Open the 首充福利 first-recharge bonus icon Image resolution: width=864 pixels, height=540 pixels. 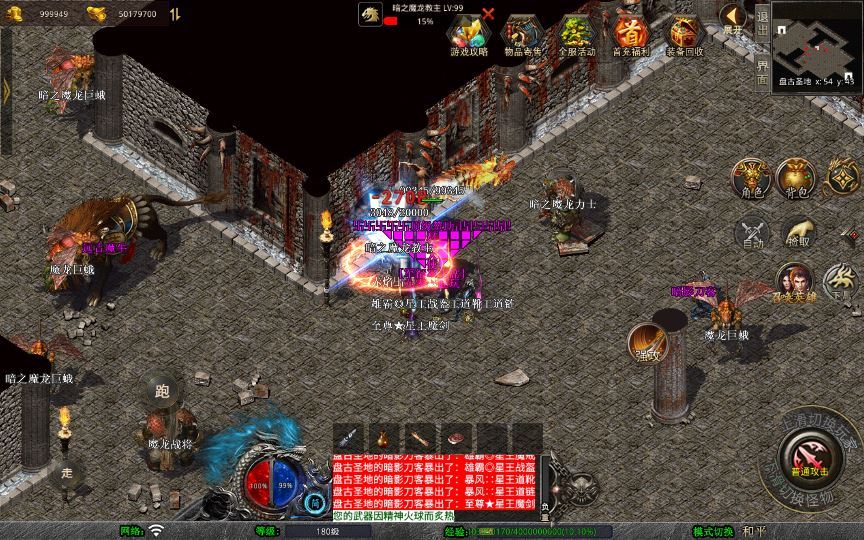(631, 35)
